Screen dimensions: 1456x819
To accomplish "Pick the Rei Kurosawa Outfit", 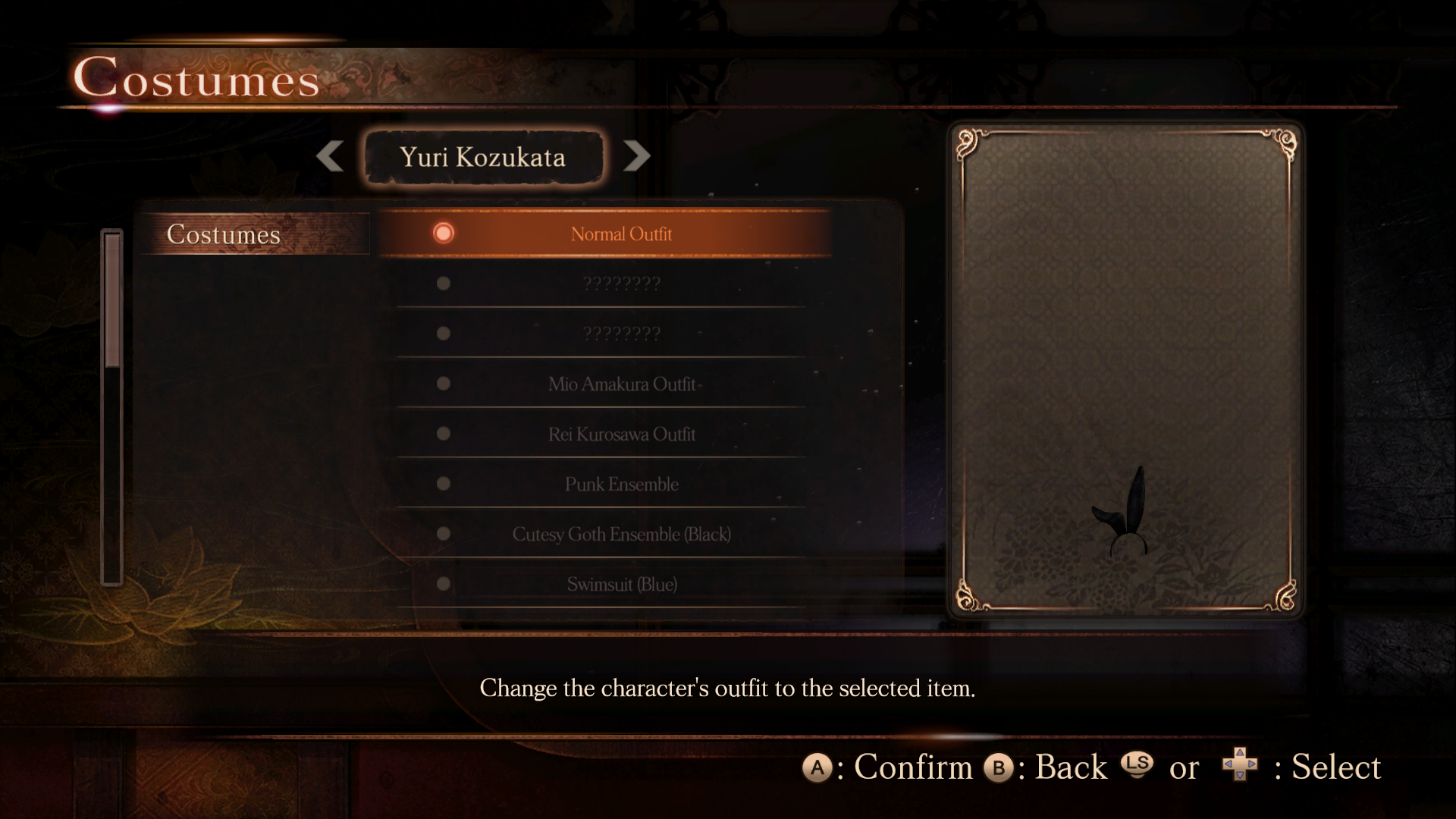I will click(x=620, y=434).
